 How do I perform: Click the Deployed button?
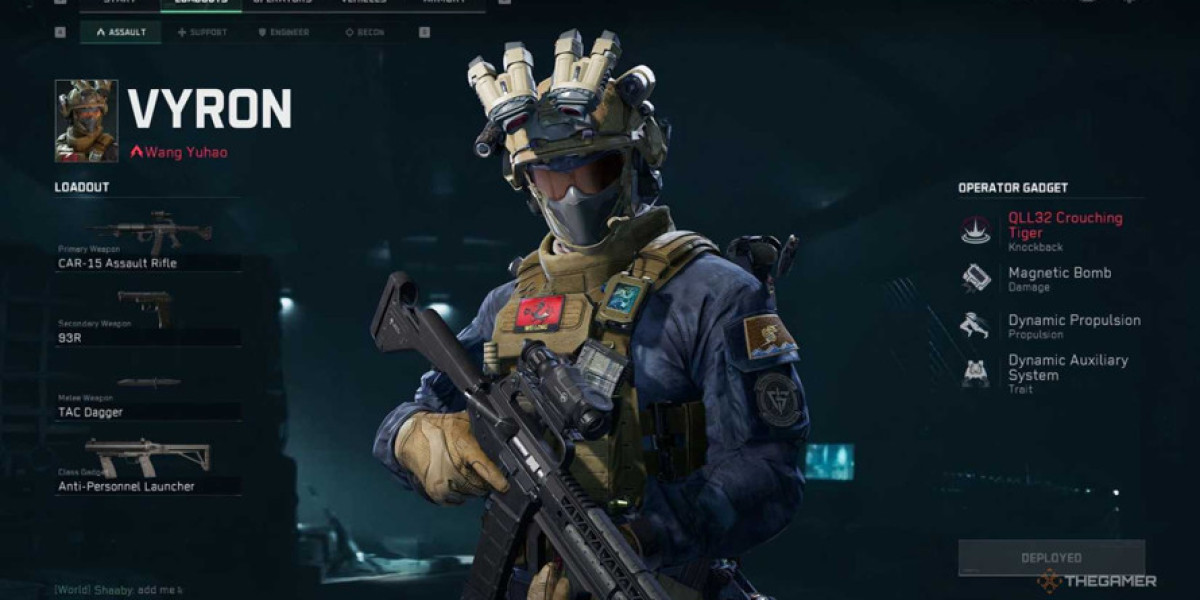click(x=1051, y=558)
